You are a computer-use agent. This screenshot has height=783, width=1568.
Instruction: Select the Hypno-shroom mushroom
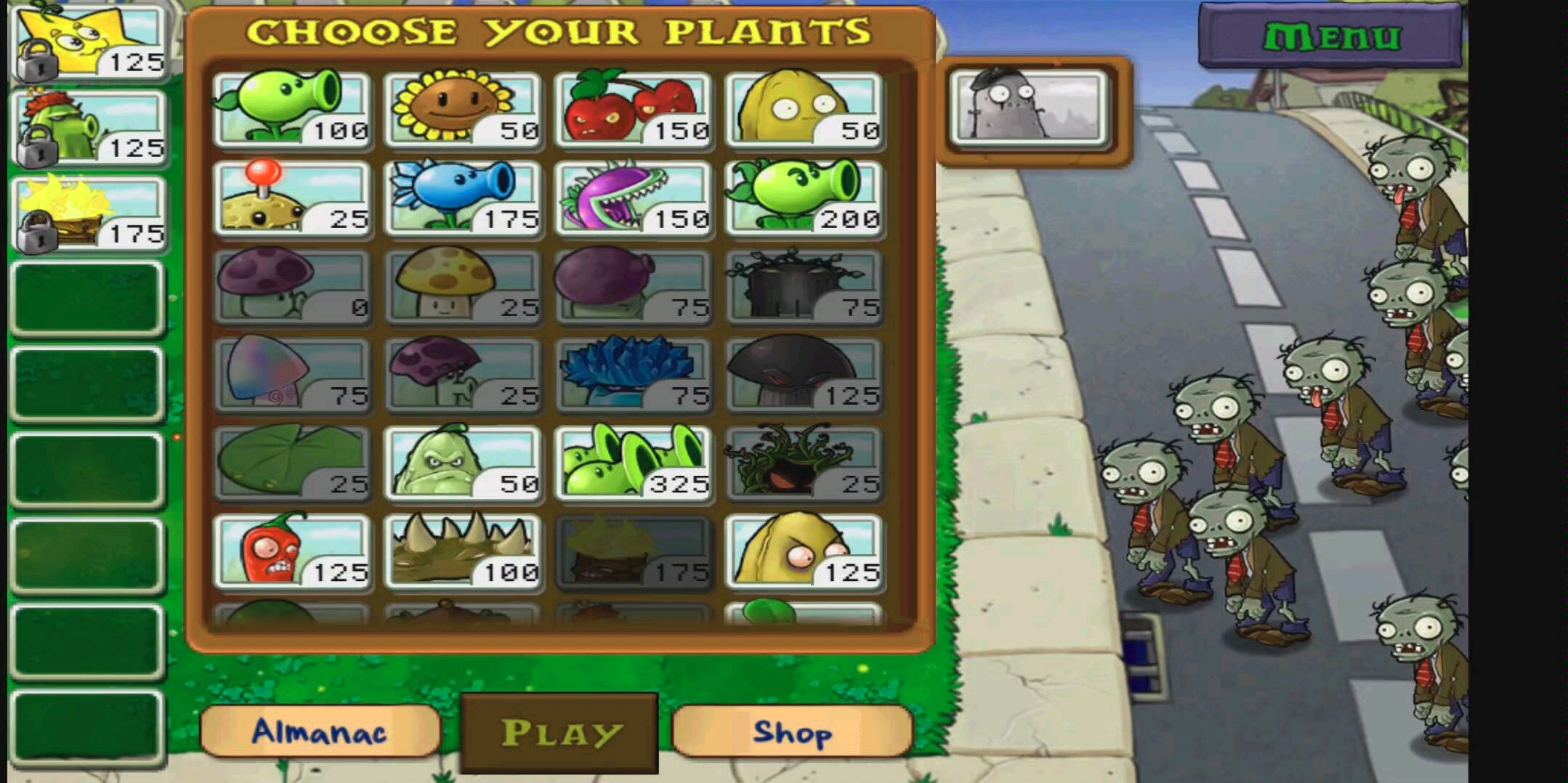coord(294,374)
